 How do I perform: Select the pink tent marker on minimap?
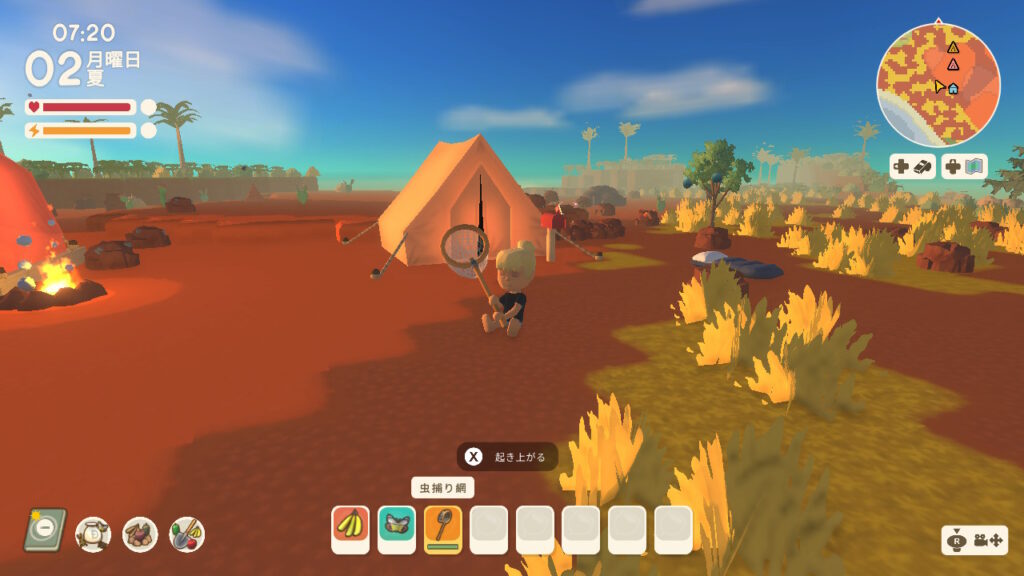(x=953, y=65)
